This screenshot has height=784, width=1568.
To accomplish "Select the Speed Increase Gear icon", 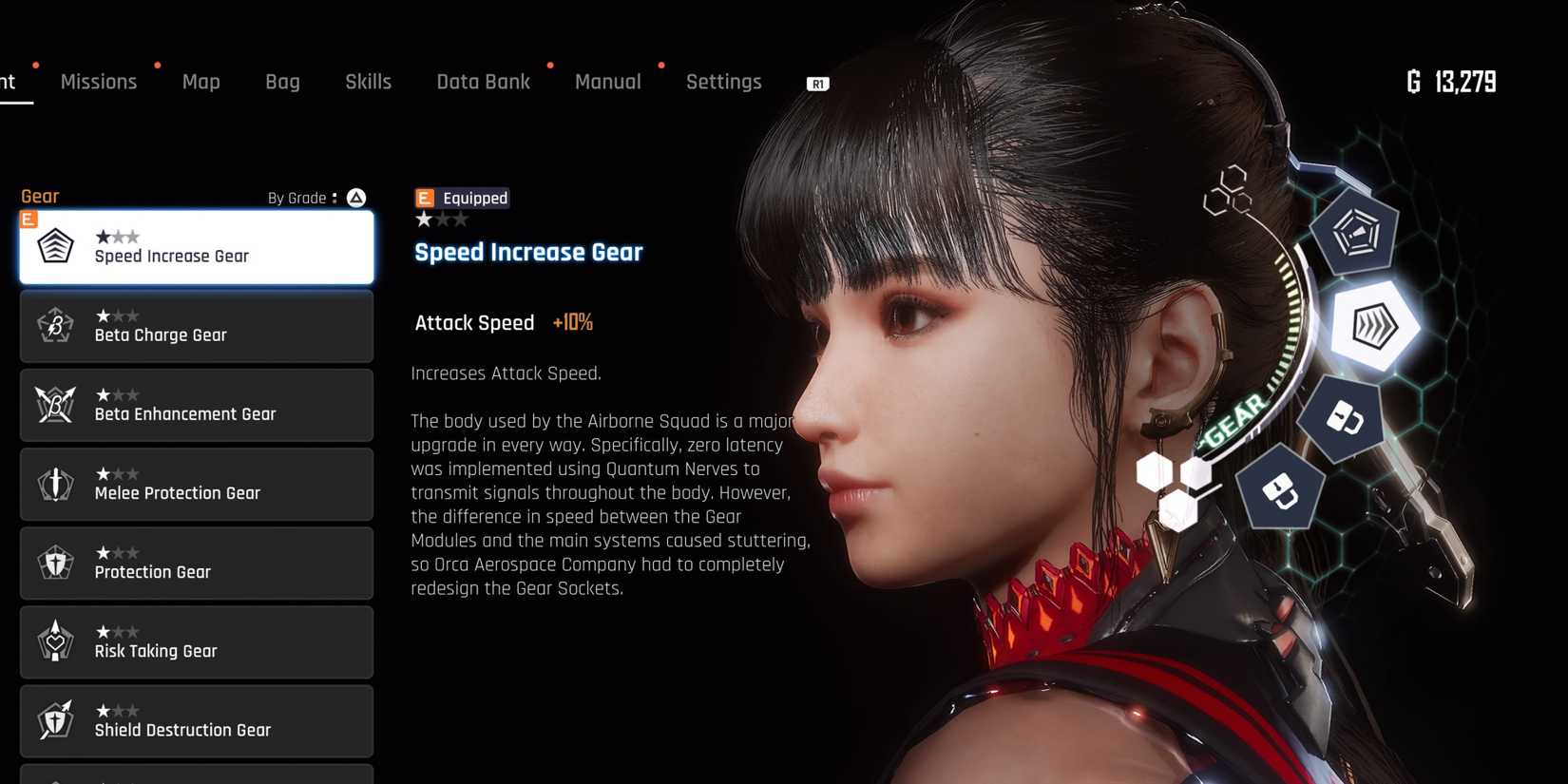I will (56, 245).
